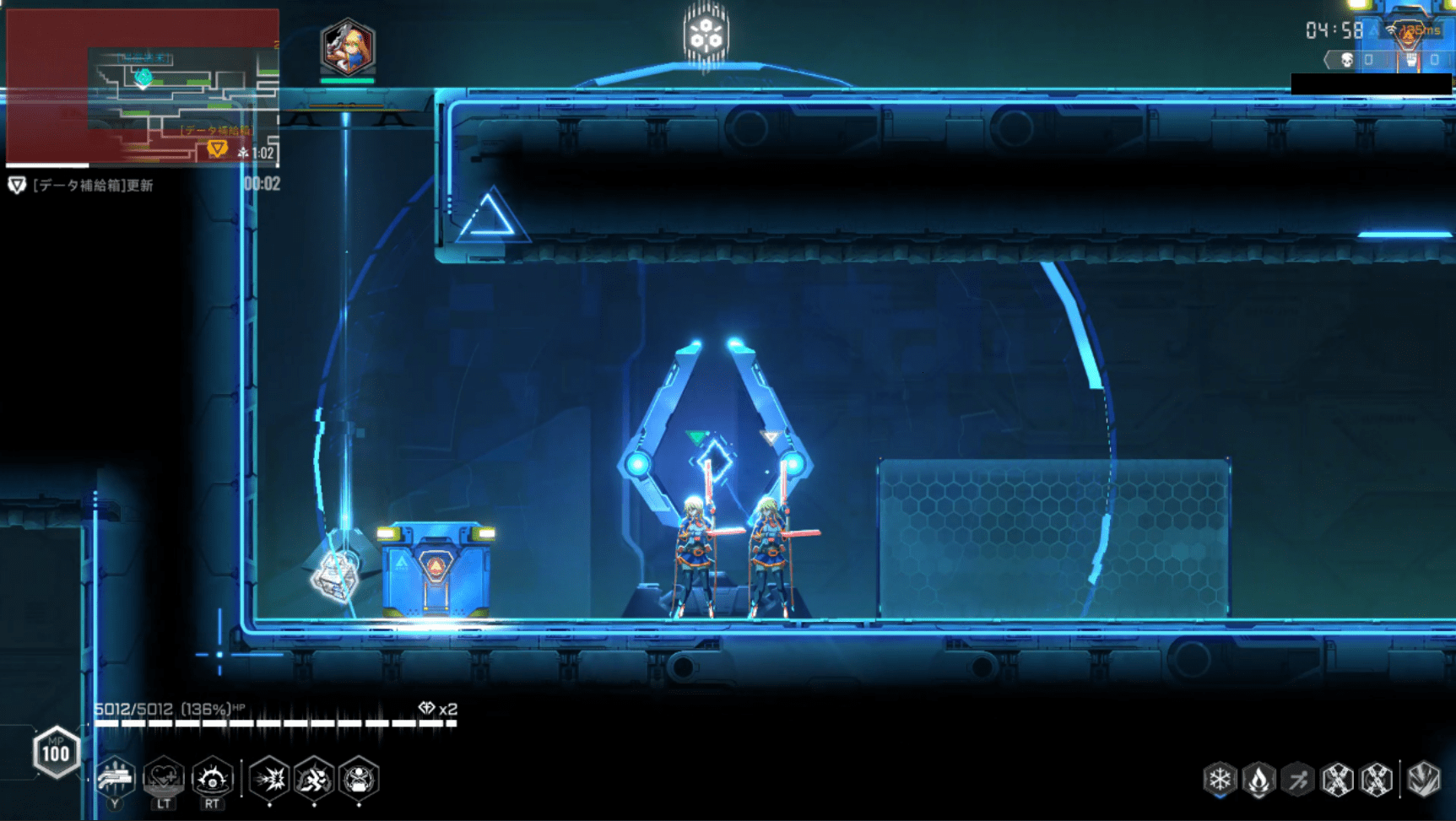
Task: Use the heart healing skill
Action: click(x=164, y=777)
